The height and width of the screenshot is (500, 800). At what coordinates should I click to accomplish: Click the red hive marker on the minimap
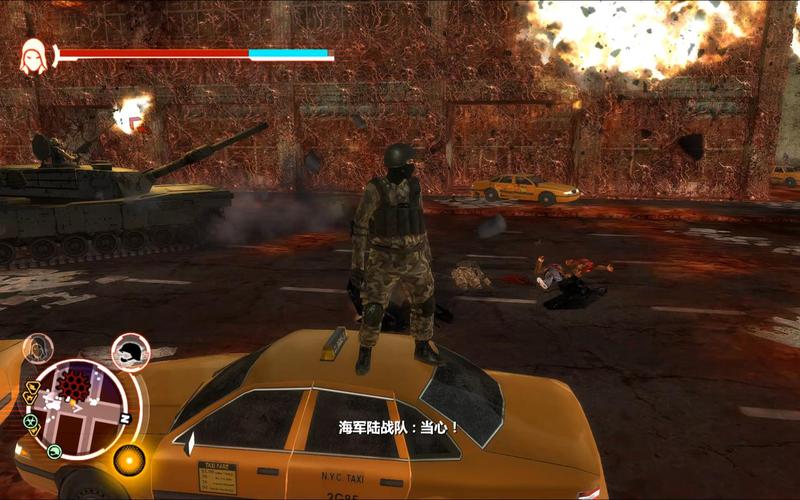(73, 385)
